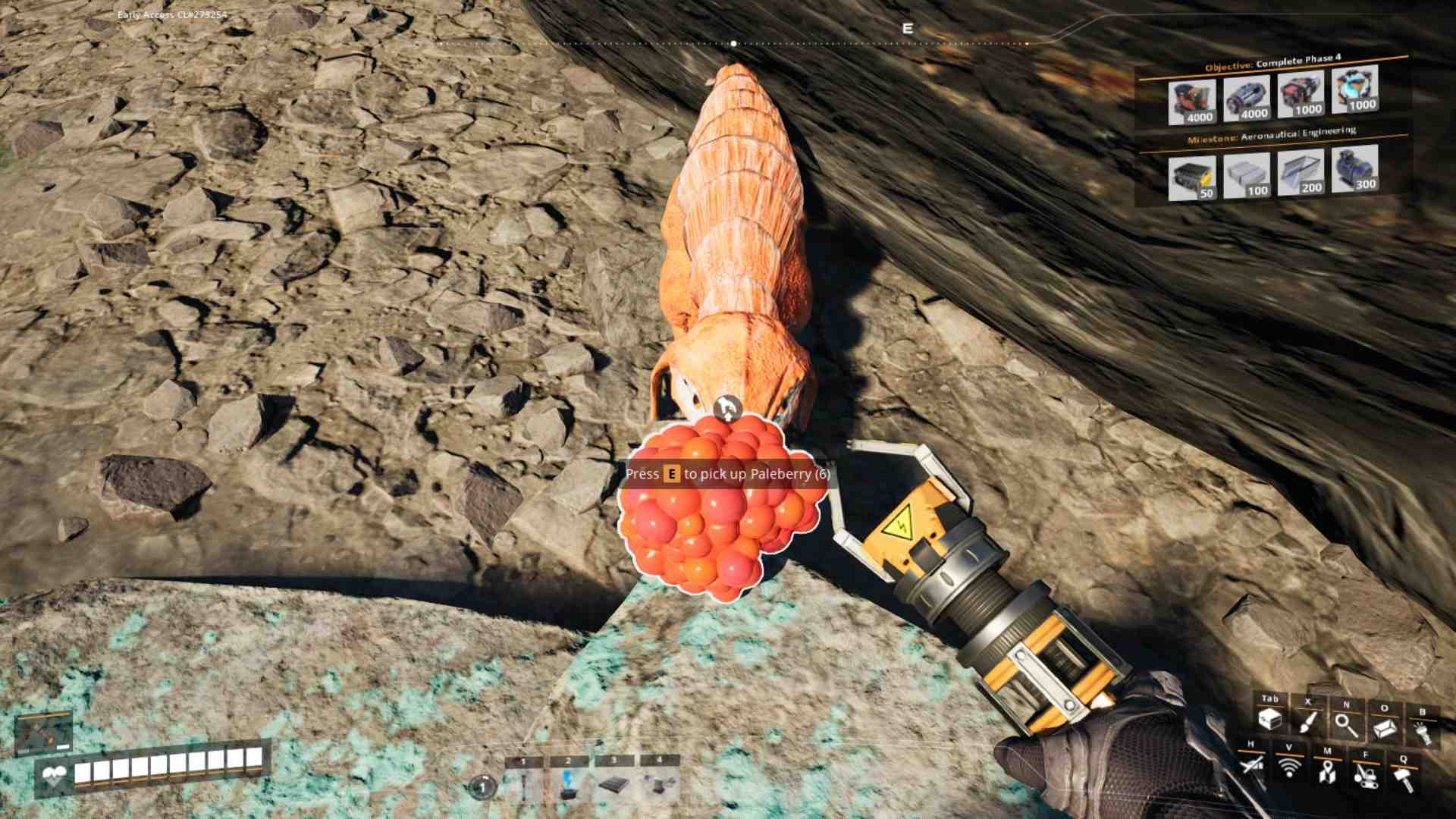Click the equipment panel above the health bar
This screenshot has height=819, width=1456.
point(44,733)
